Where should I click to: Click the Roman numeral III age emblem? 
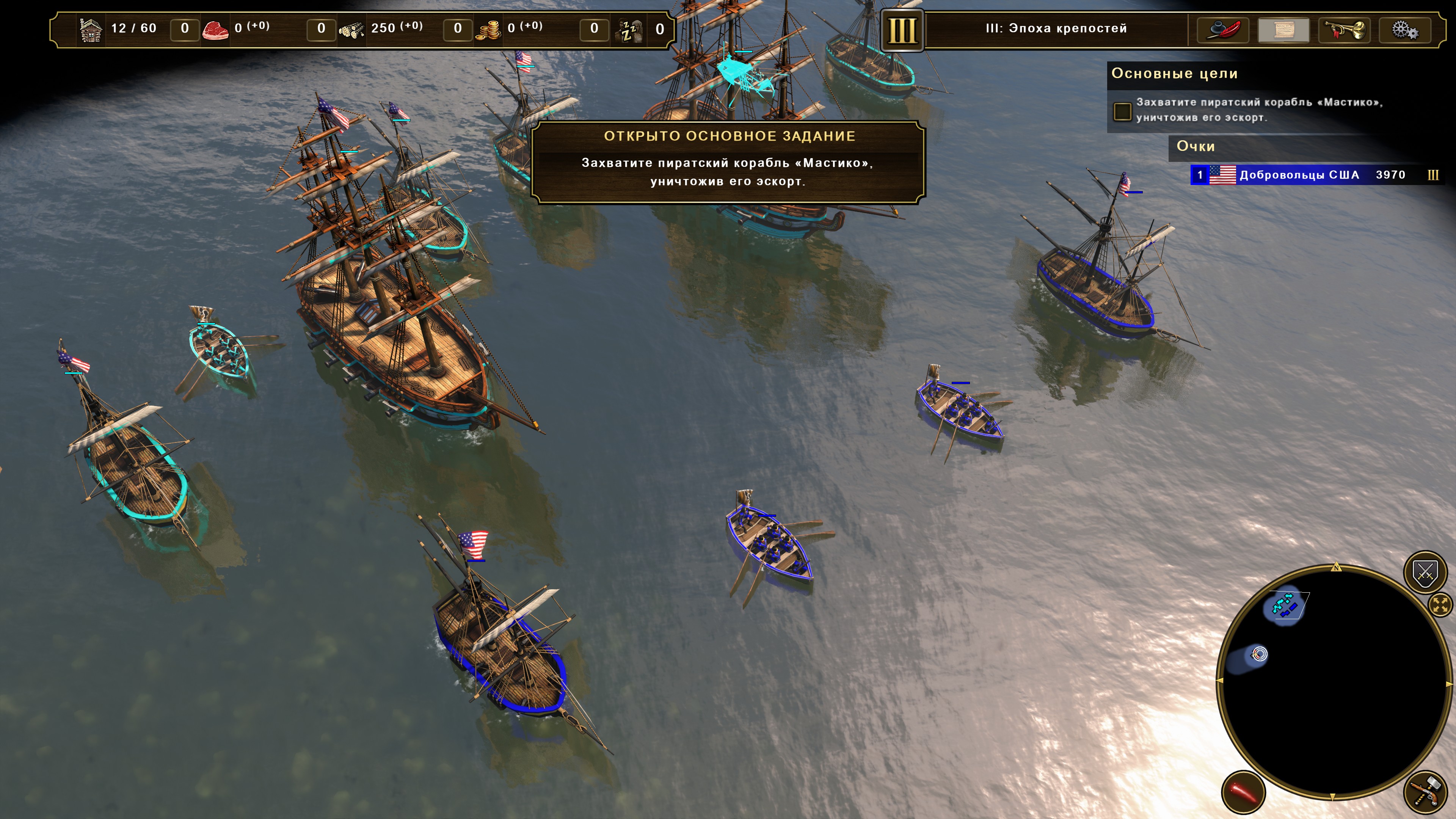pos(902,30)
